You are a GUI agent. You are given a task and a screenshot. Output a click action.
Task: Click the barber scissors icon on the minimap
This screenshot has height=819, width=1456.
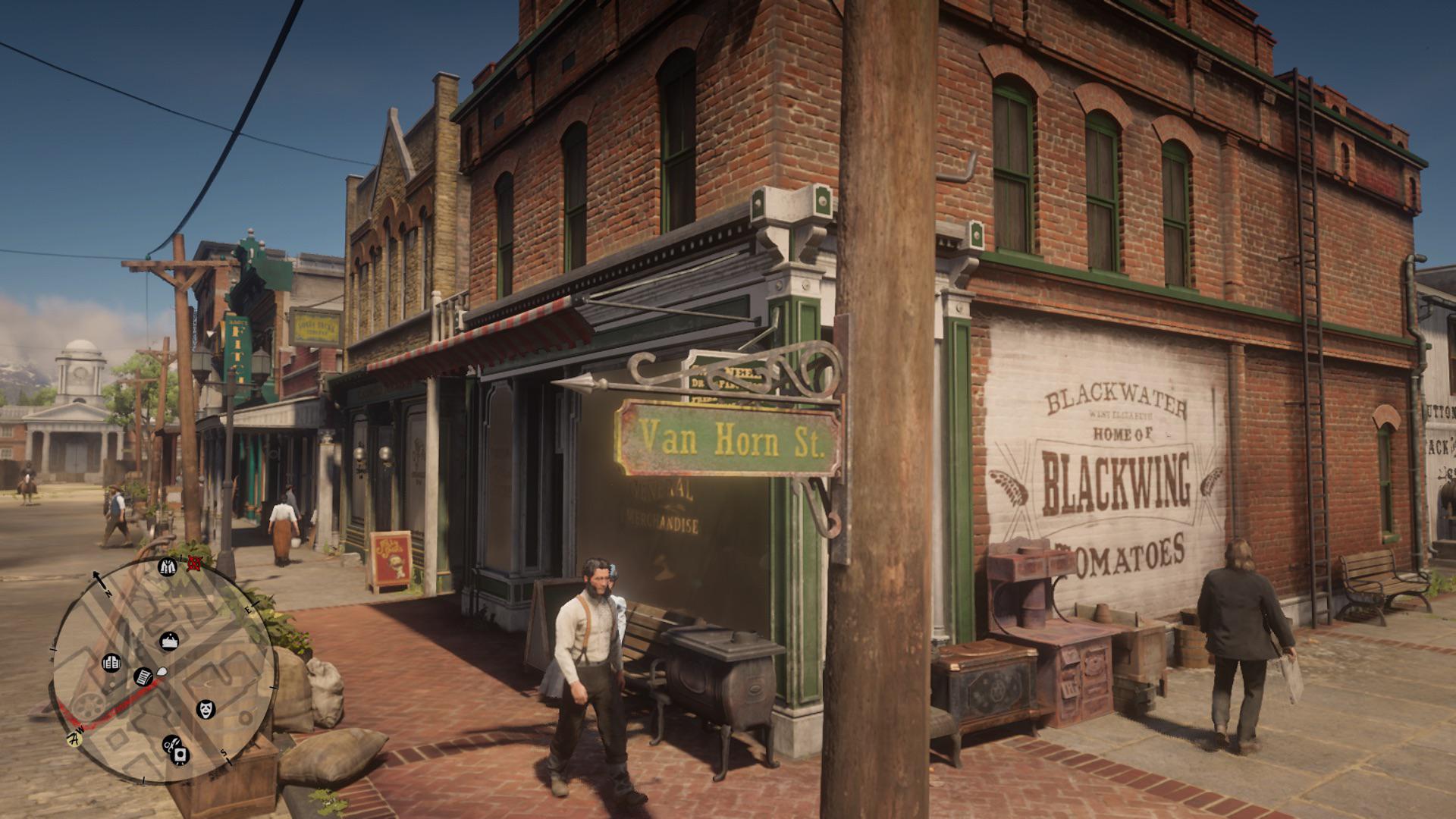coord(171,745)
